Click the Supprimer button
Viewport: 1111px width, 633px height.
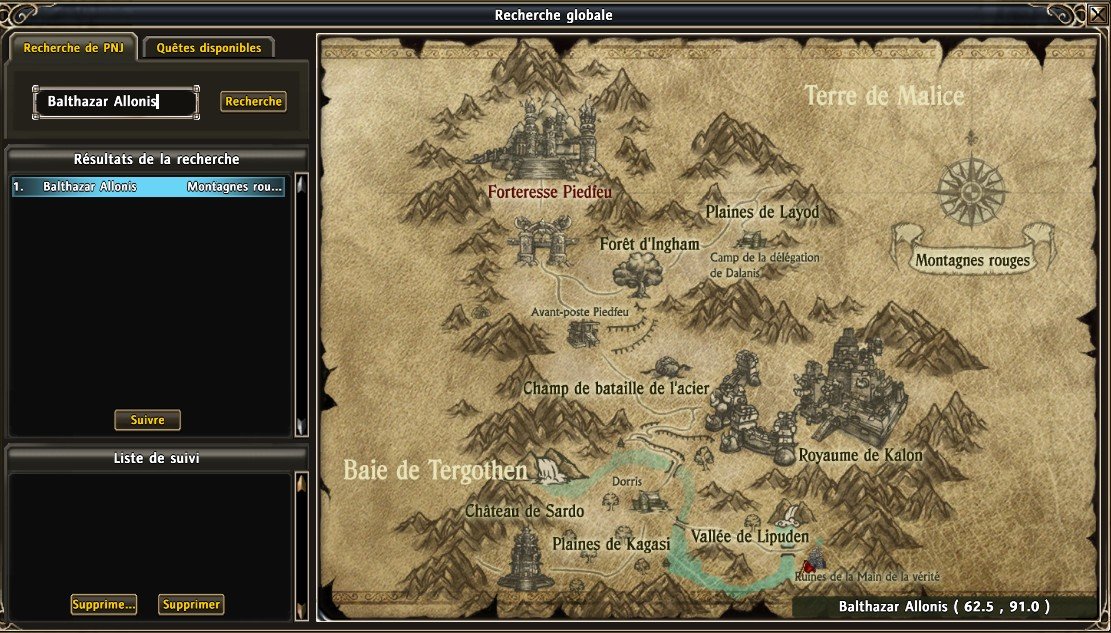pos(191,605)
